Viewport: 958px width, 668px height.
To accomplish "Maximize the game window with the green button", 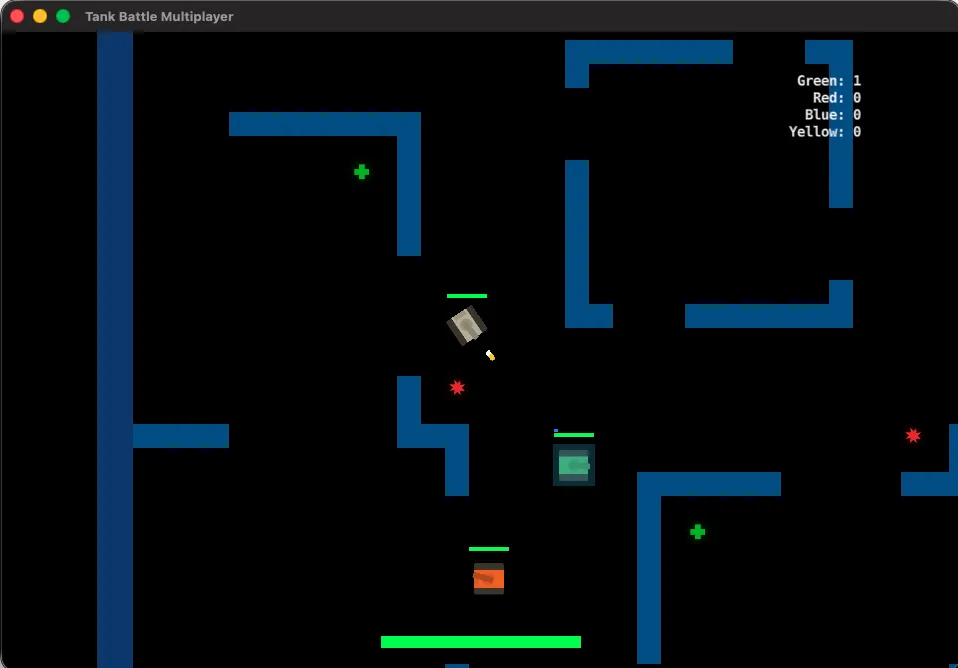I will pyautogui.click(x=63, y=16).
